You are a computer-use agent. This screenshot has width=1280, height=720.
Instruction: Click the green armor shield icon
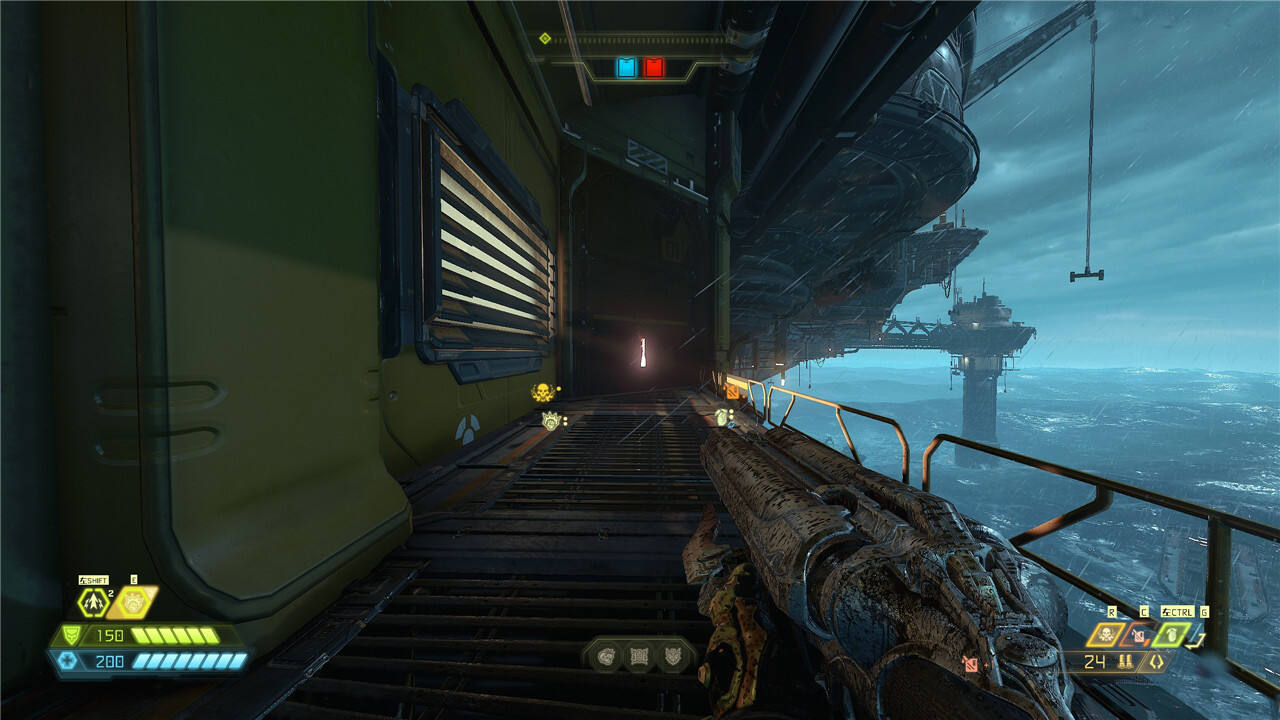(x=70, y=635)
